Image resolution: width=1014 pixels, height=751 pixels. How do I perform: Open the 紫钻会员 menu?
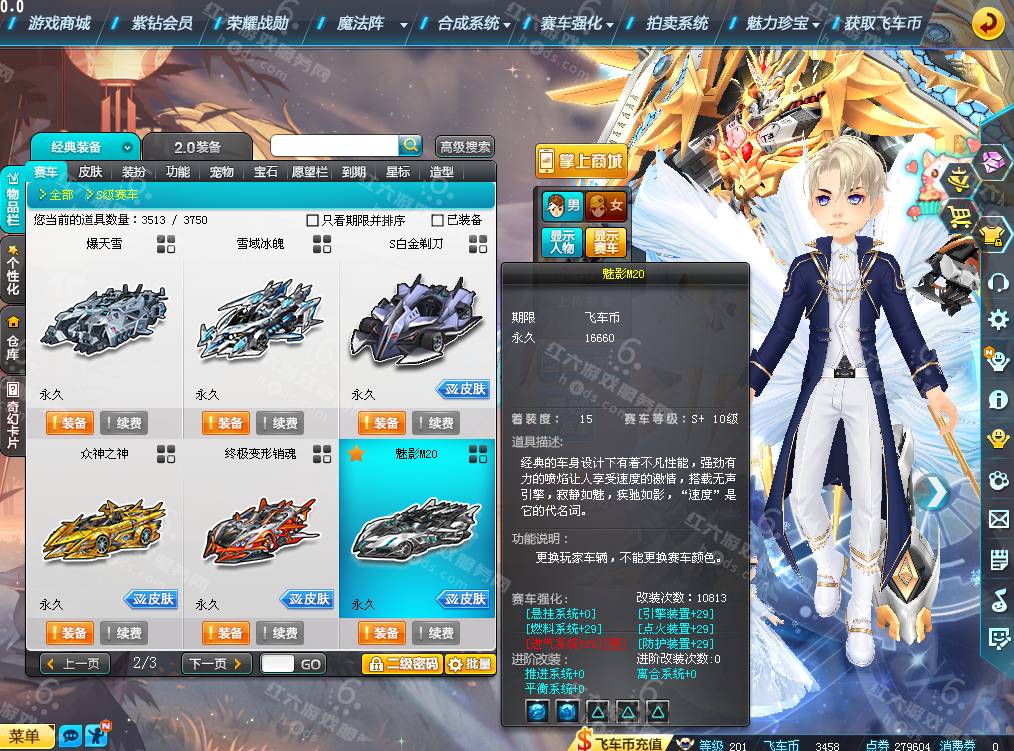coord(162,23)
